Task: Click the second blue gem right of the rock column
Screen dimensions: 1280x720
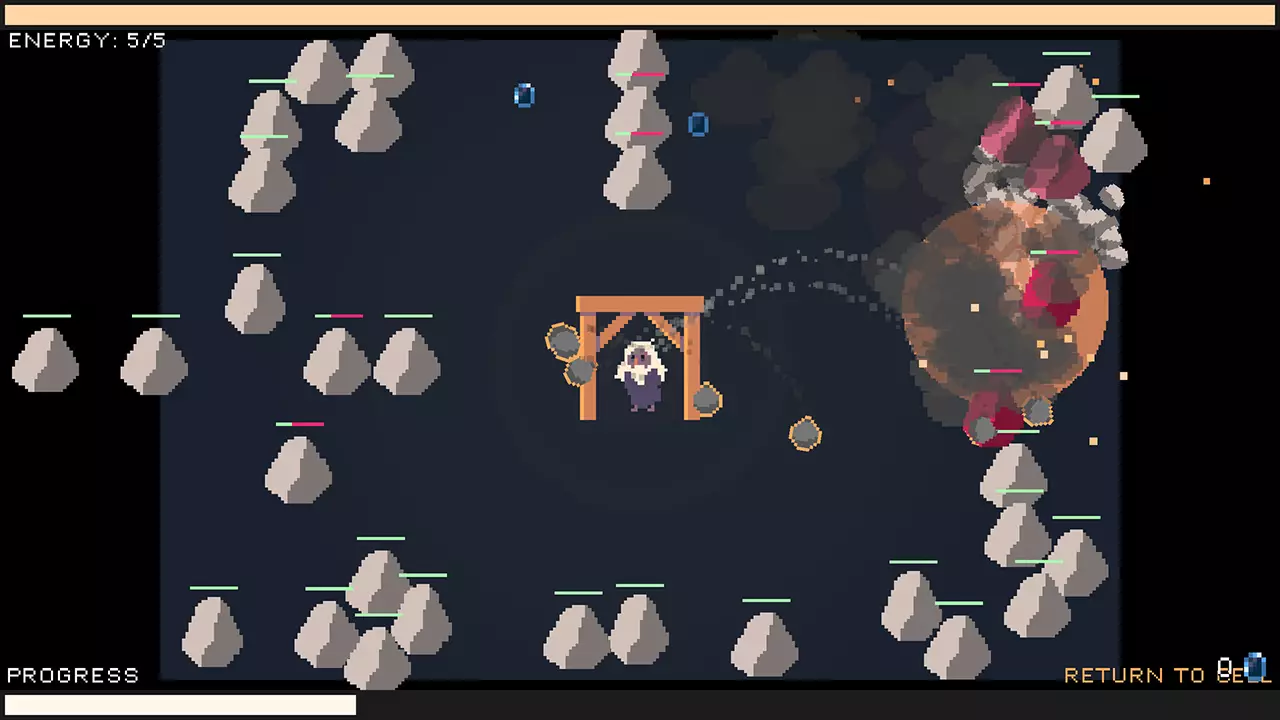Action: pos(698,125)
